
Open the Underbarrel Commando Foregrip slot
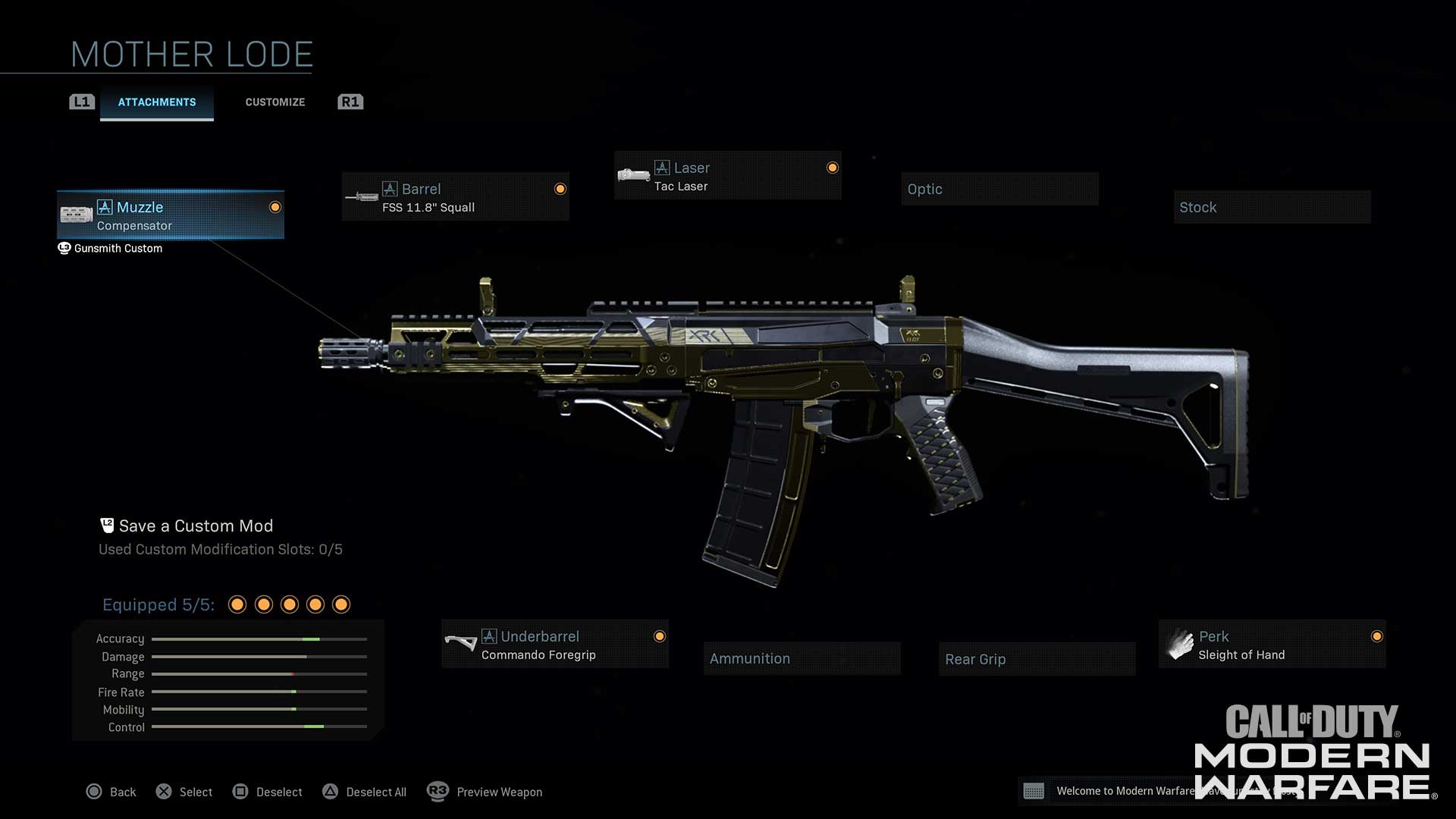tap(555, 645)
